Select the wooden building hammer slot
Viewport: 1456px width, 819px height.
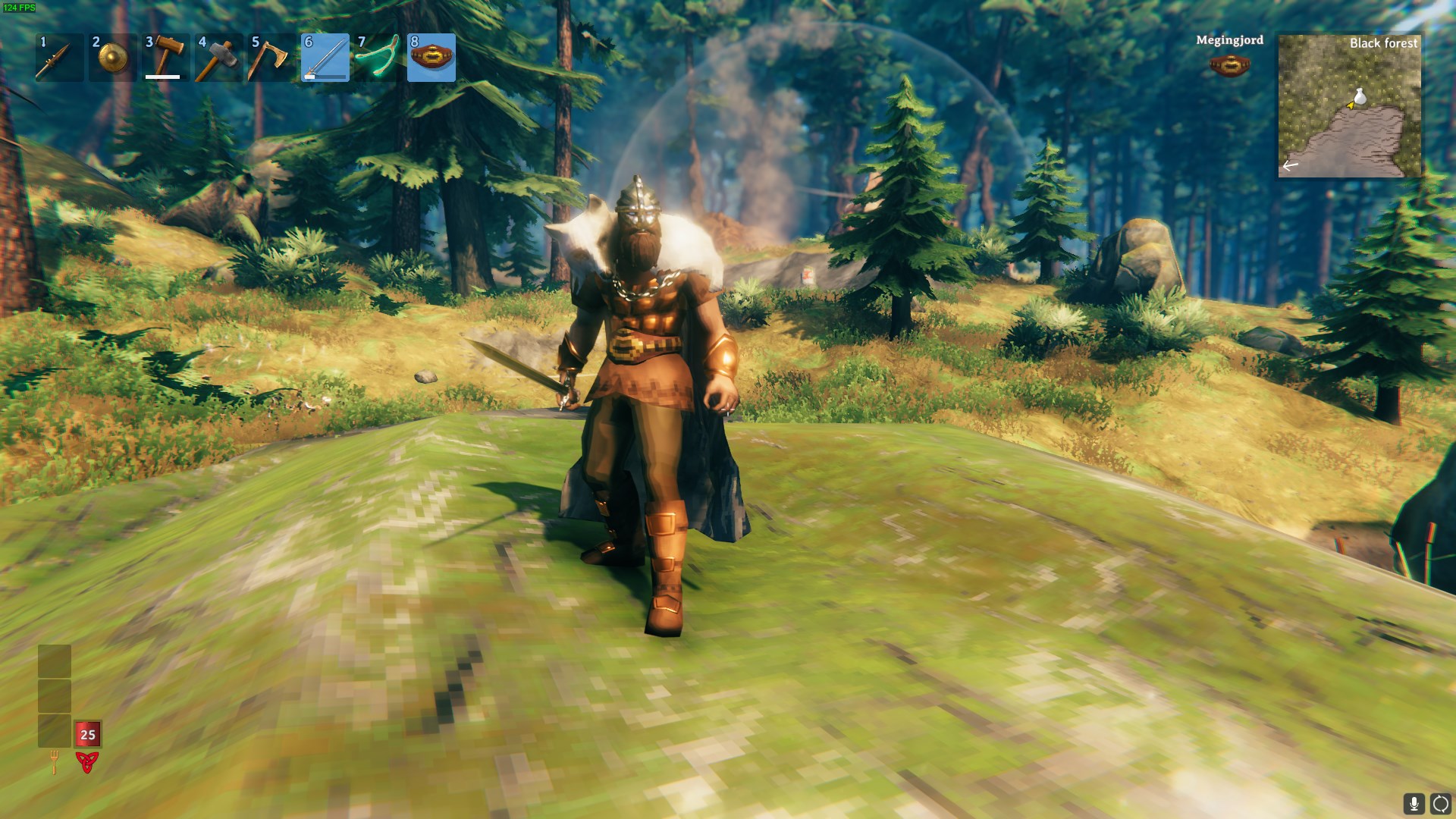pyautogui.click(x=166, y=58)
